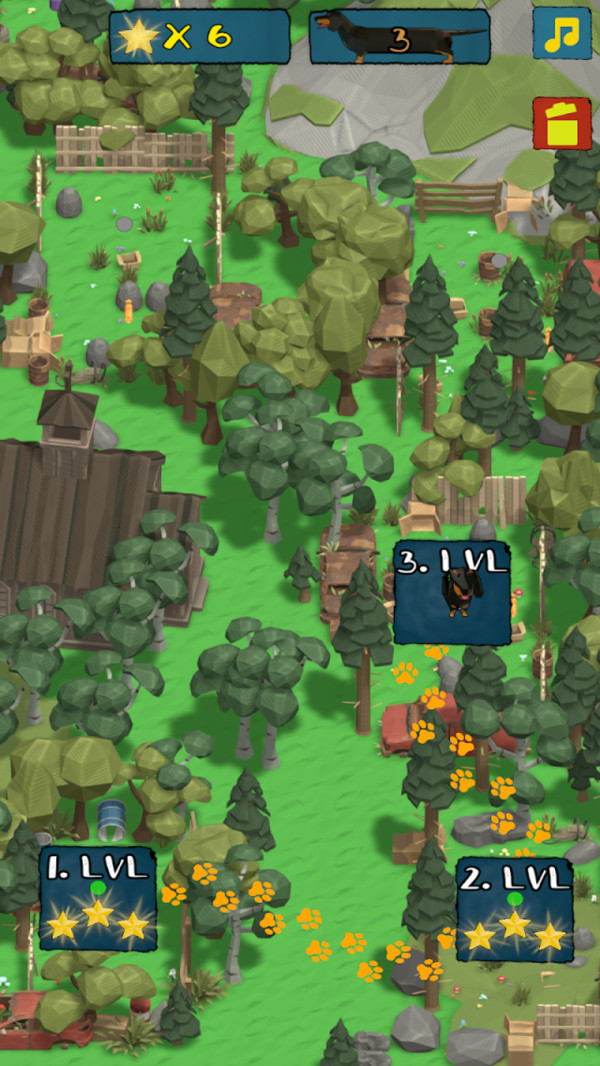Start the 3. LVL dachshund tile
Viewport: 600px width, 1066px height.
click(x=452, y=593)
